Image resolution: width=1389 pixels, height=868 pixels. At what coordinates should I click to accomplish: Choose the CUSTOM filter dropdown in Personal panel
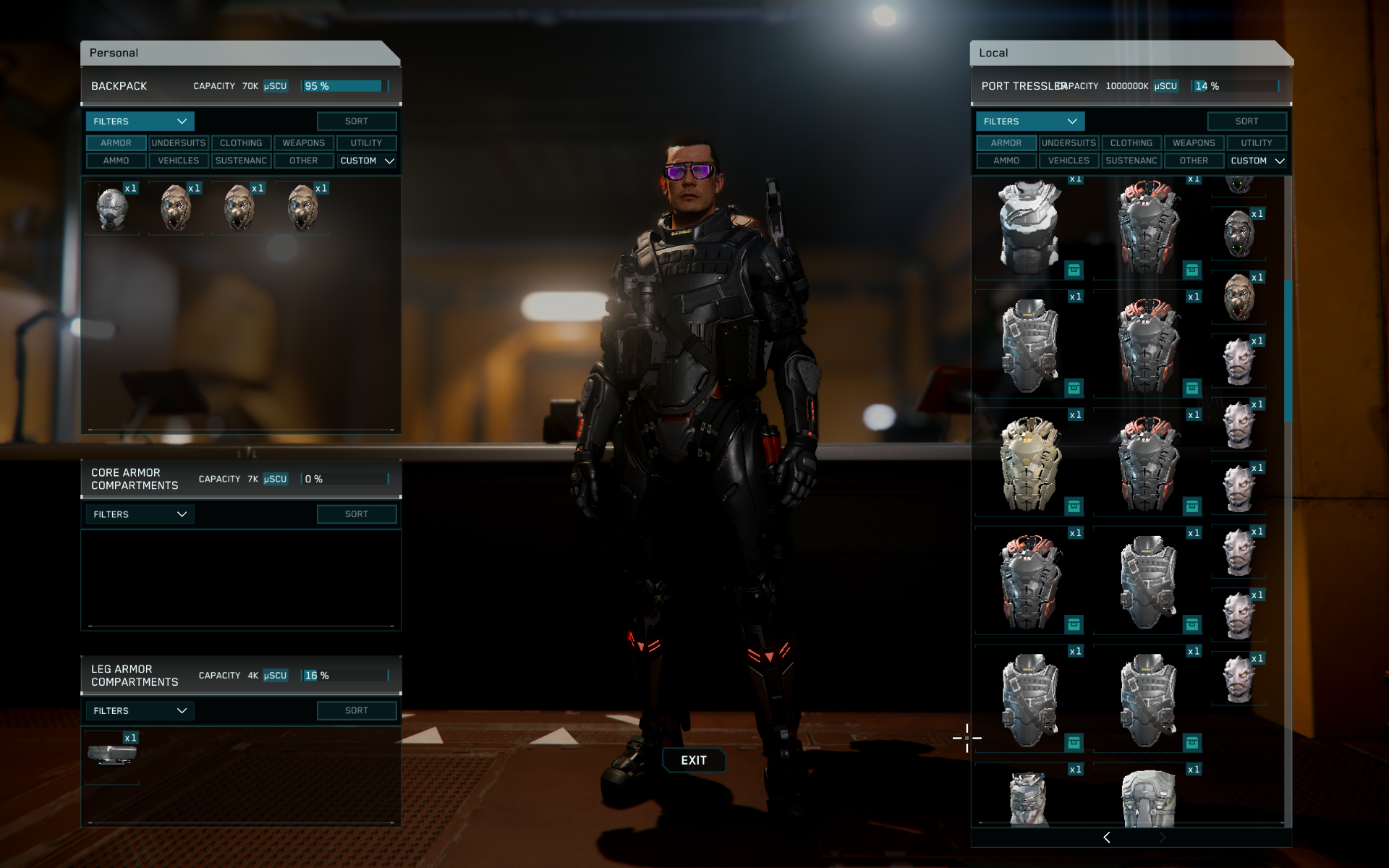[x=367, y=161]
